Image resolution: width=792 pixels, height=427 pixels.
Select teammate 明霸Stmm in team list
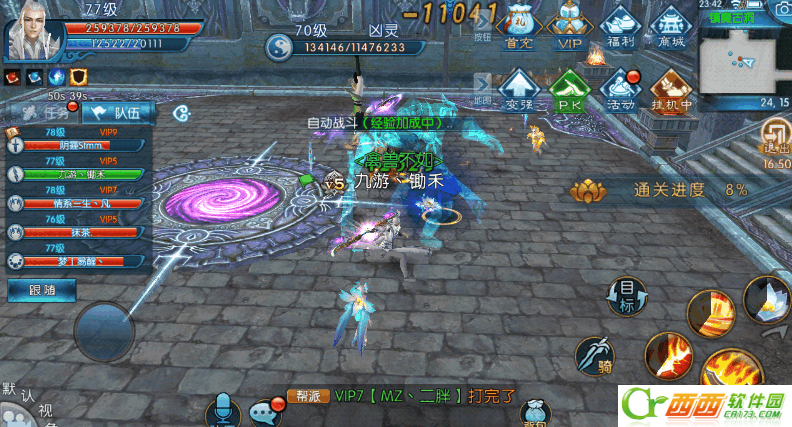click(78, 144)
